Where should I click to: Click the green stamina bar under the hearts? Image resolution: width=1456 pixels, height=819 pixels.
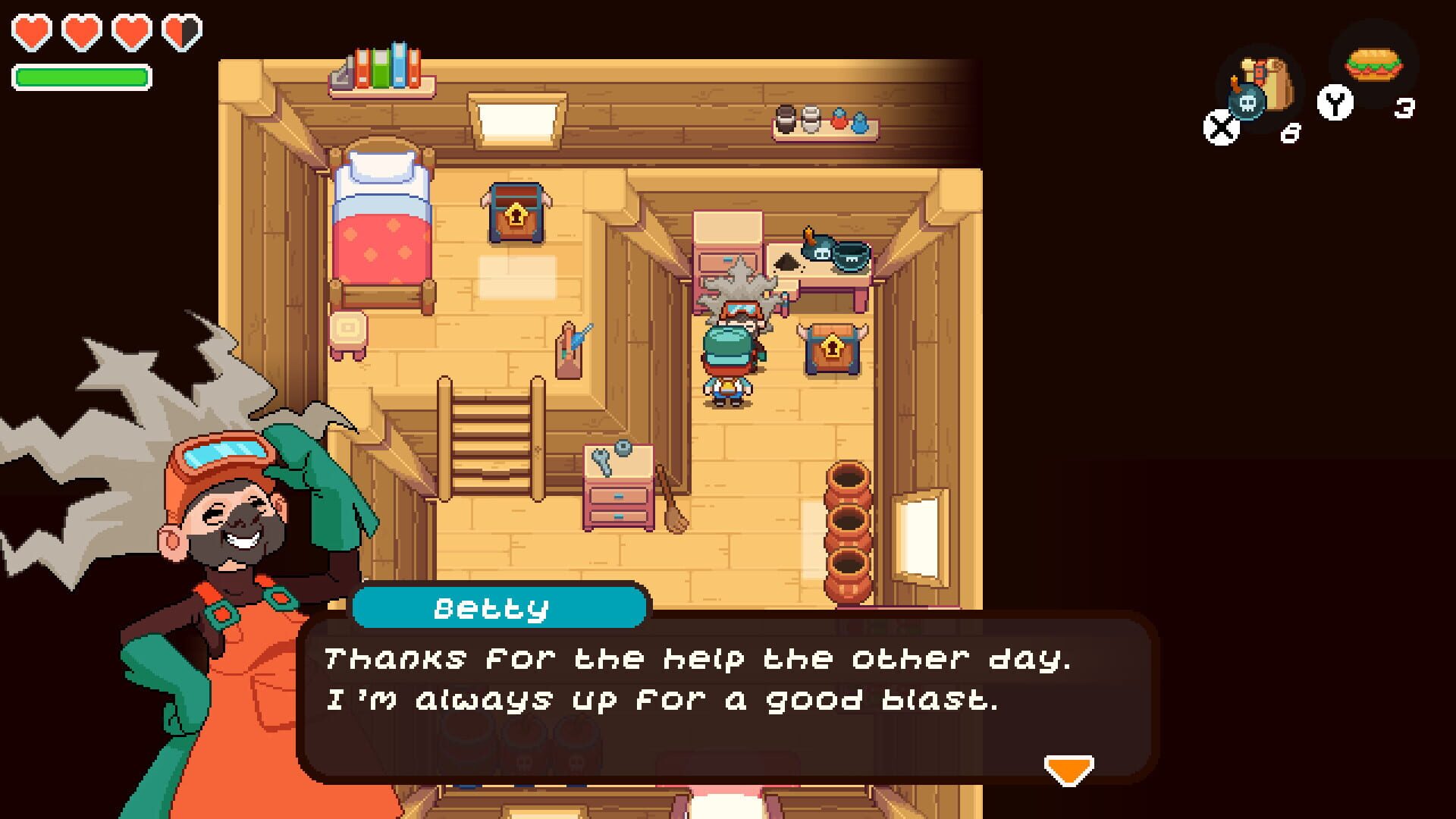[81, 76]
